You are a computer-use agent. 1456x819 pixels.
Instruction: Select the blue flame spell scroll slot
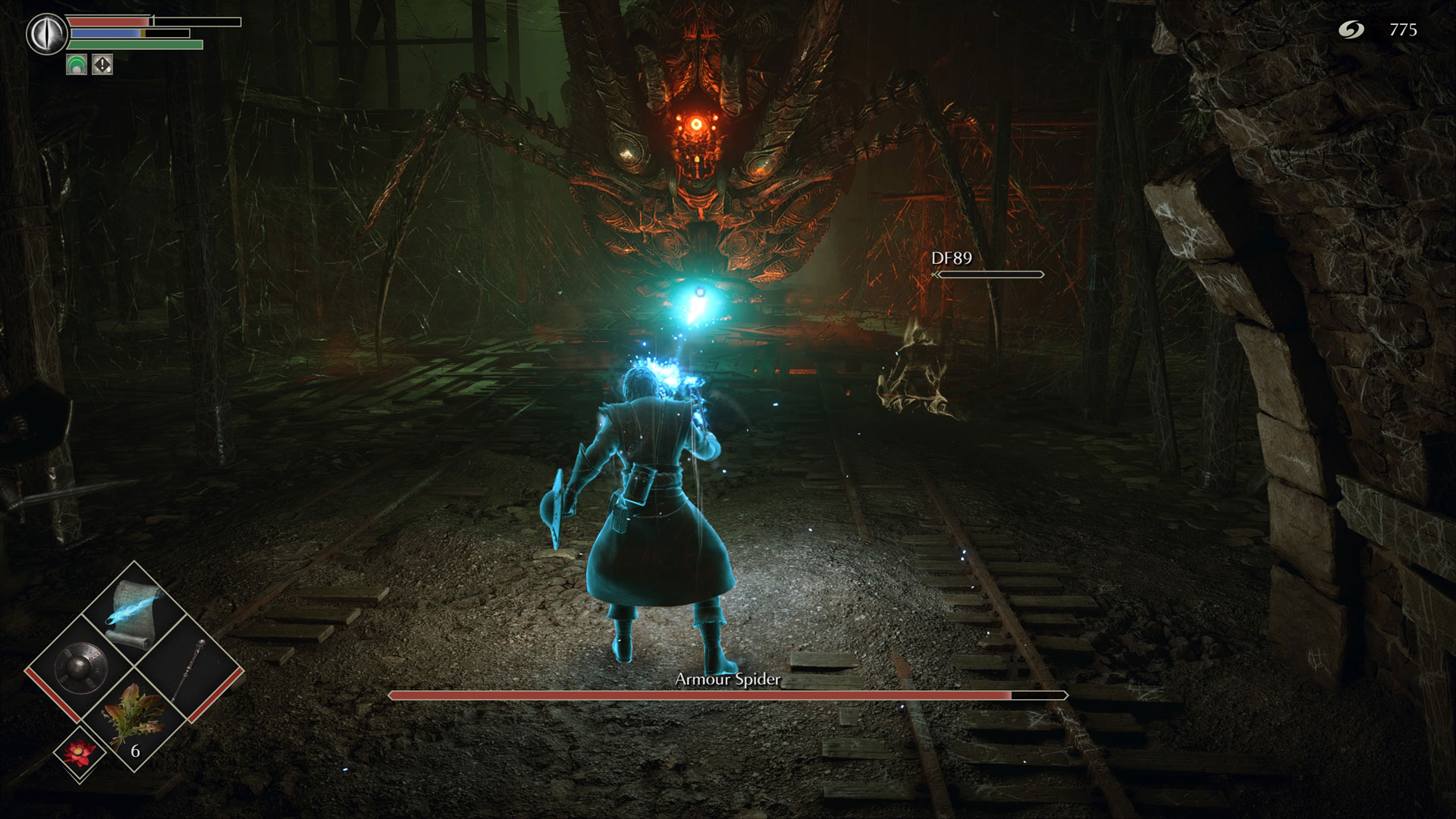[134, 613]
